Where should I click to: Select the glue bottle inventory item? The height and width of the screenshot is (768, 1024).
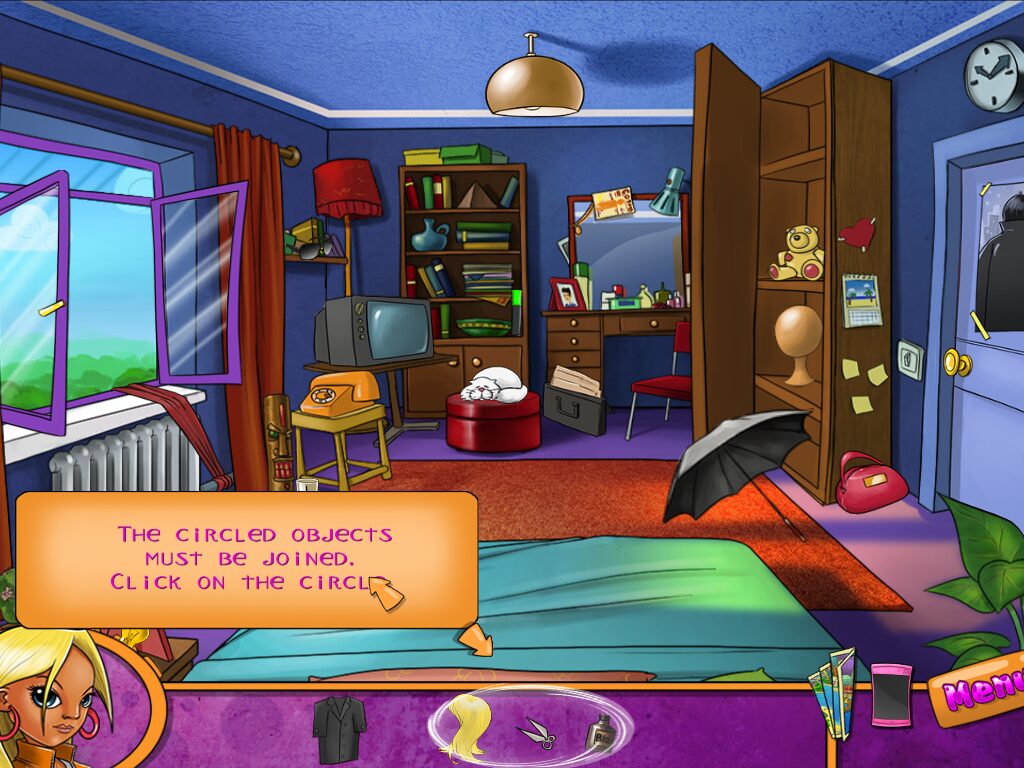pos(599,735)
